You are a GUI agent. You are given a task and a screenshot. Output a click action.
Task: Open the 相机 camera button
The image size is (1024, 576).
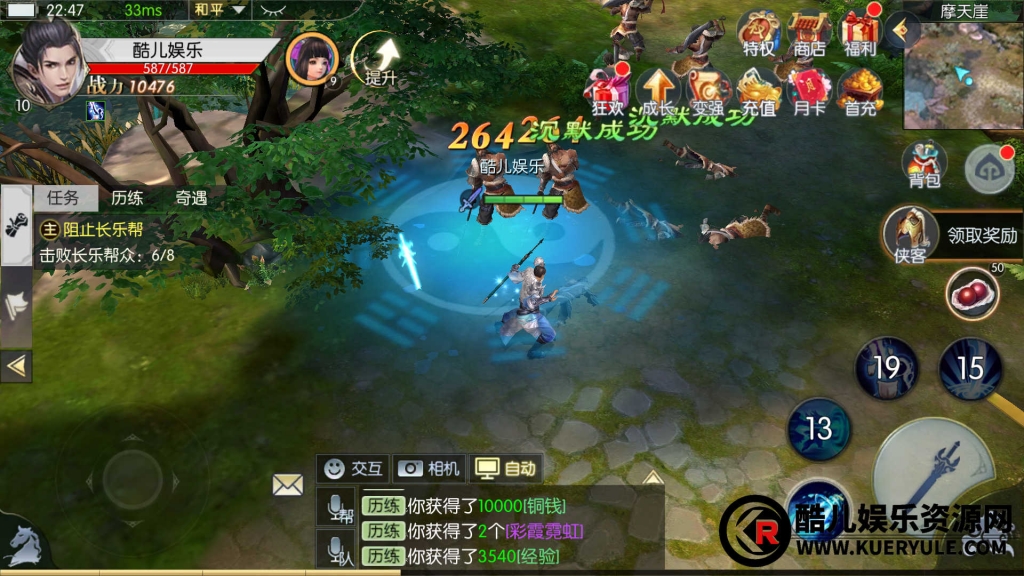click(429, 467)
